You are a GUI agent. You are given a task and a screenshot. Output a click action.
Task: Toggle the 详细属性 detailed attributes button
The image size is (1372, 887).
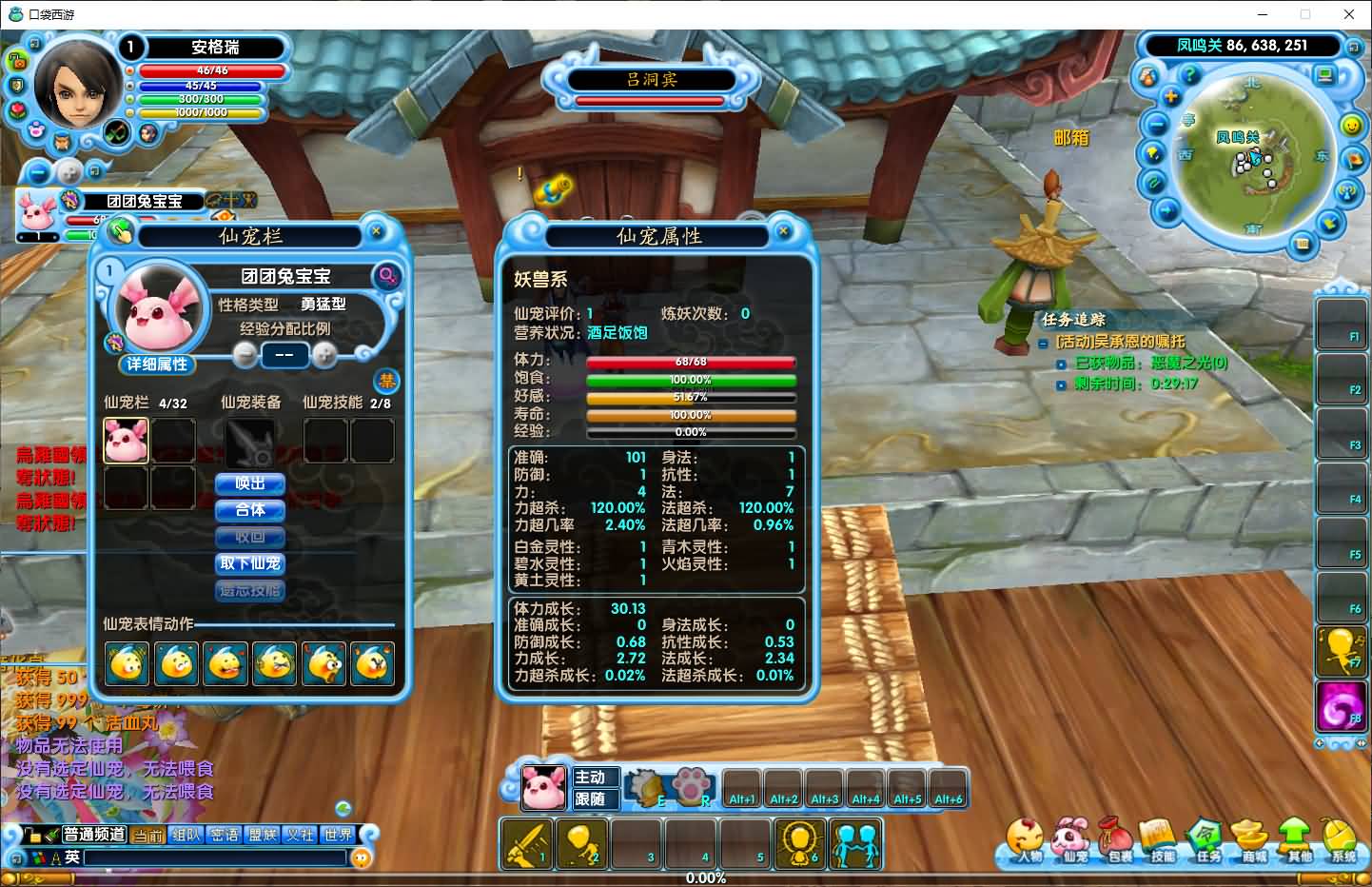[x=157, y=365]
